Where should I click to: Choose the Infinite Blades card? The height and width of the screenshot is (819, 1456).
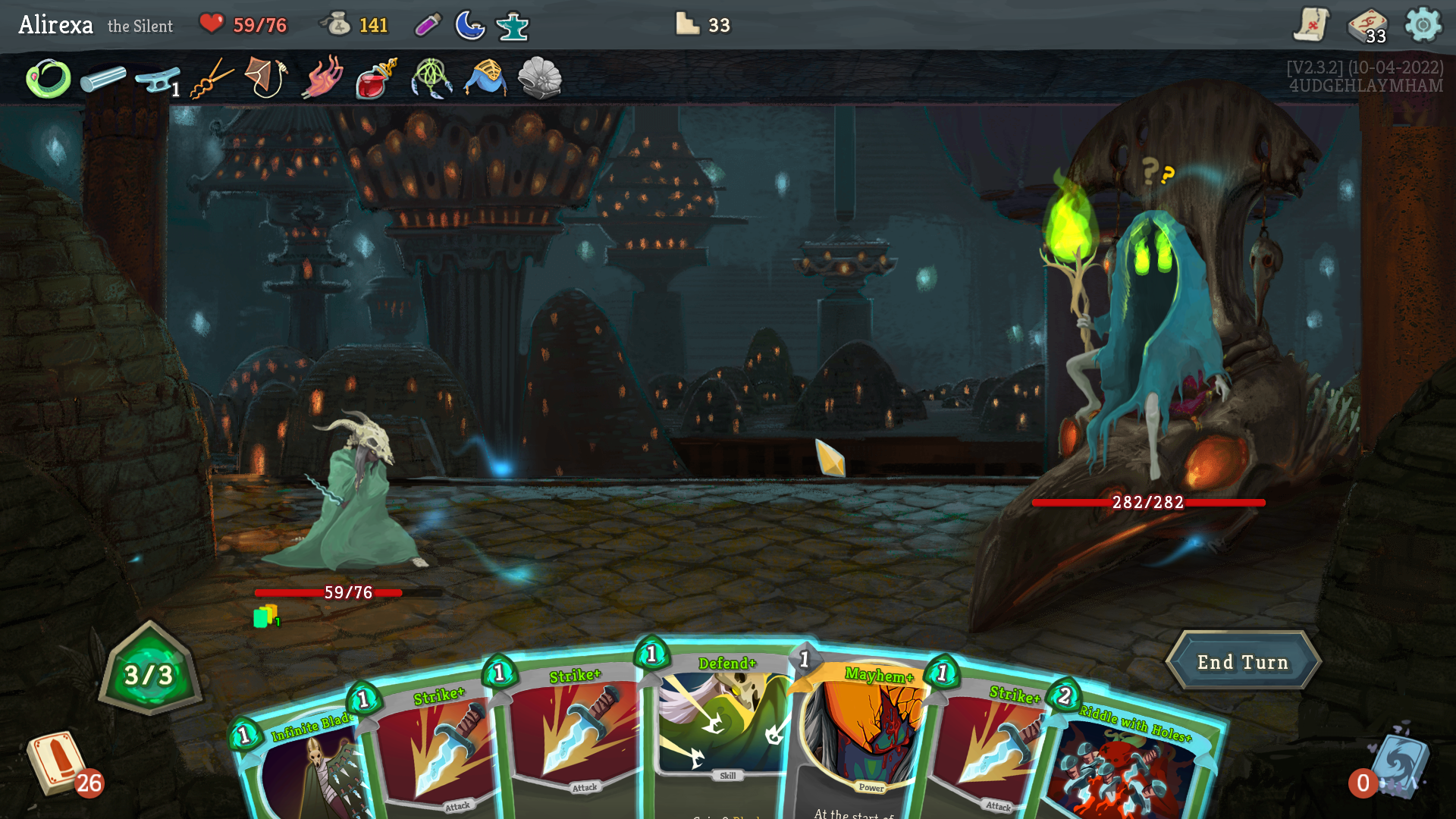click(x=303, y=766)
